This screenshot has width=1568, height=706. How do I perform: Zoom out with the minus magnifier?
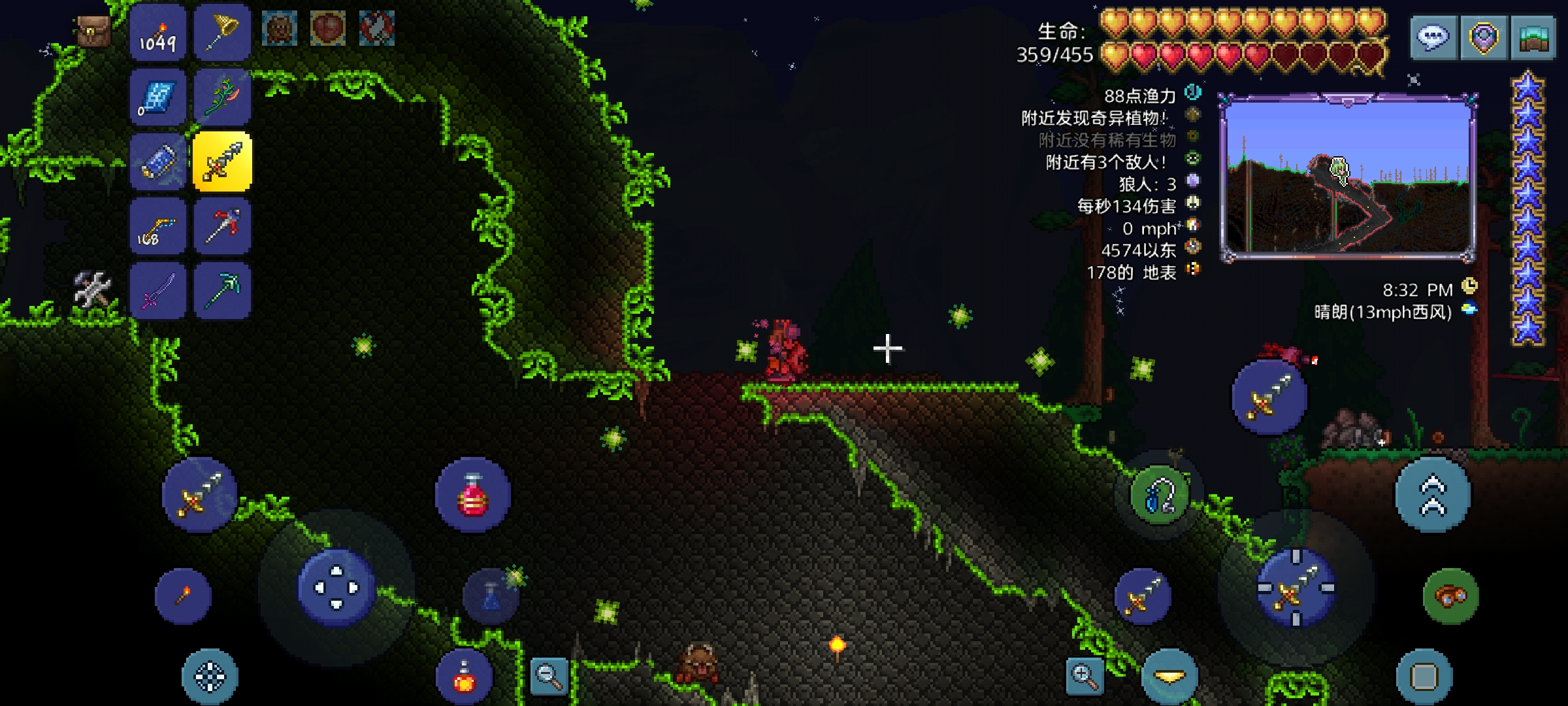[549, 676]
